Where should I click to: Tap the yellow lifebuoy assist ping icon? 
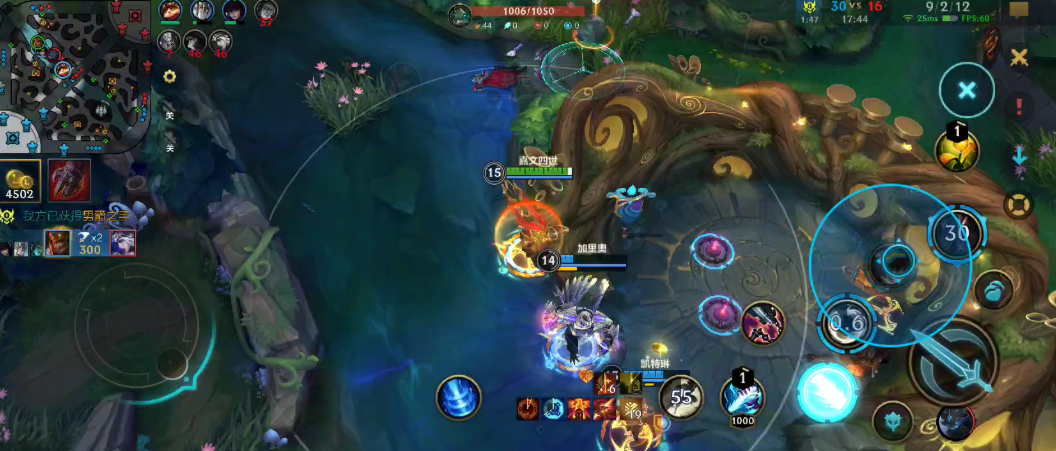tap(1018, 205)
